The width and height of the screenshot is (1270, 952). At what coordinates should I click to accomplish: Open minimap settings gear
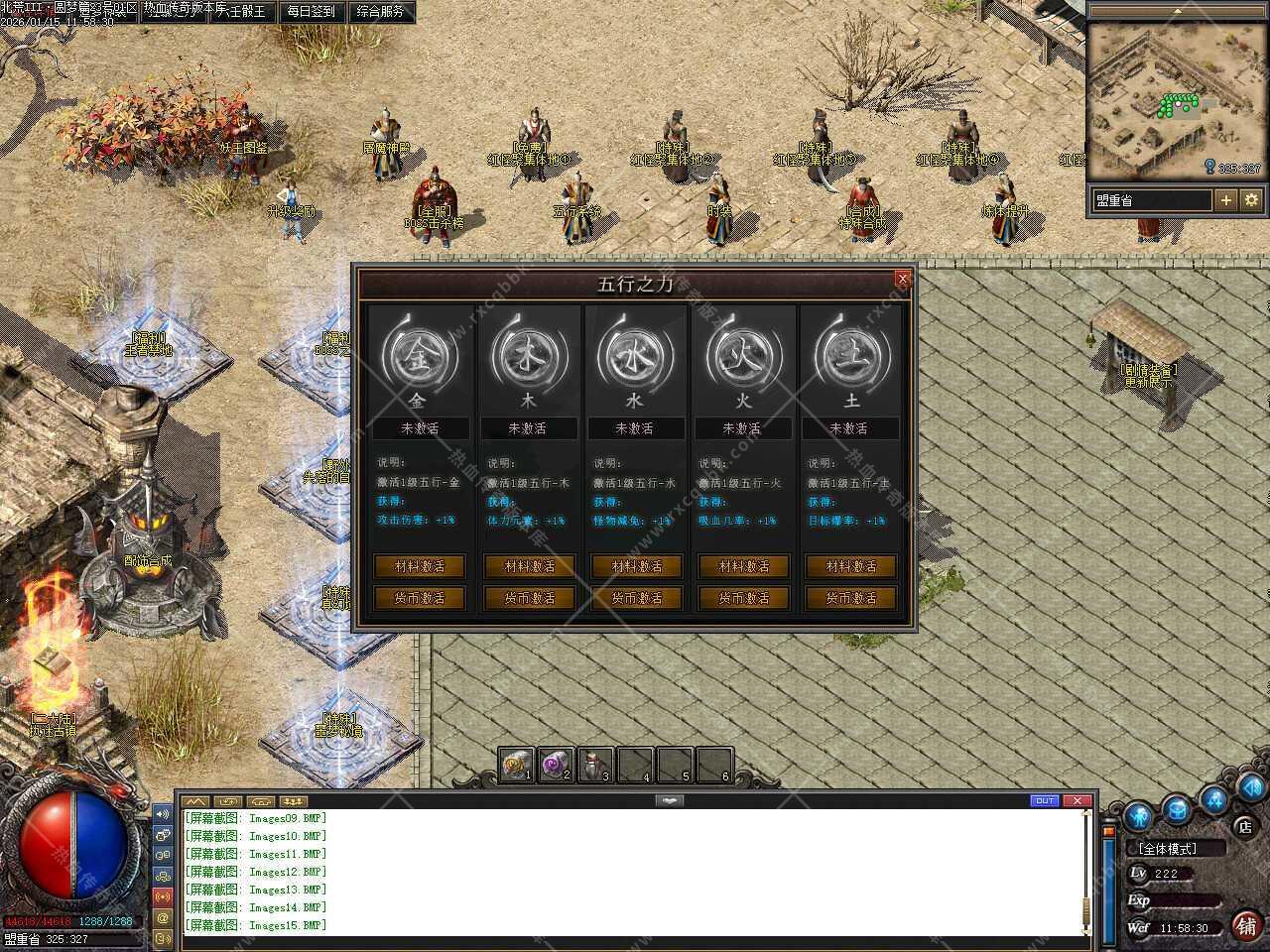point(1251,200)
